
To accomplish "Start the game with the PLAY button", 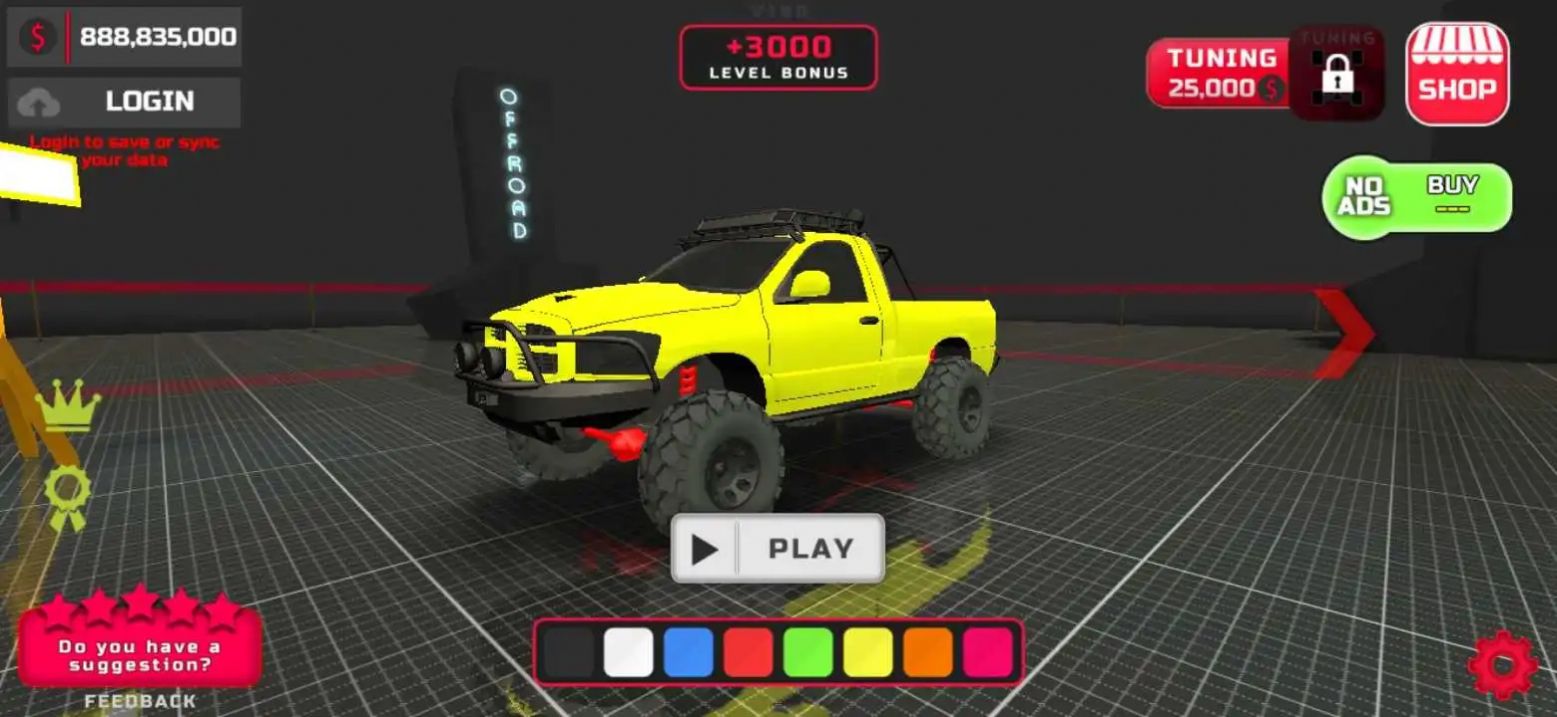I will [x=778, y=548].
